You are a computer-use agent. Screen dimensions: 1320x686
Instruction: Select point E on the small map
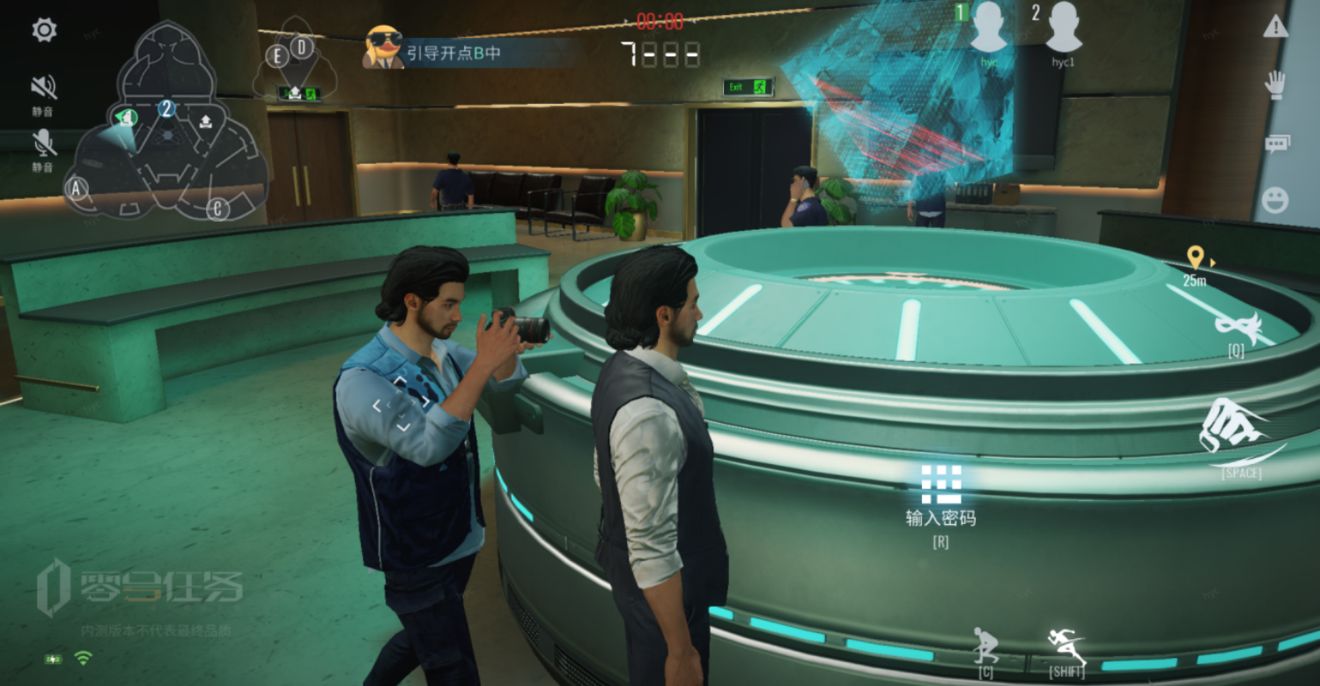point(278,56)
